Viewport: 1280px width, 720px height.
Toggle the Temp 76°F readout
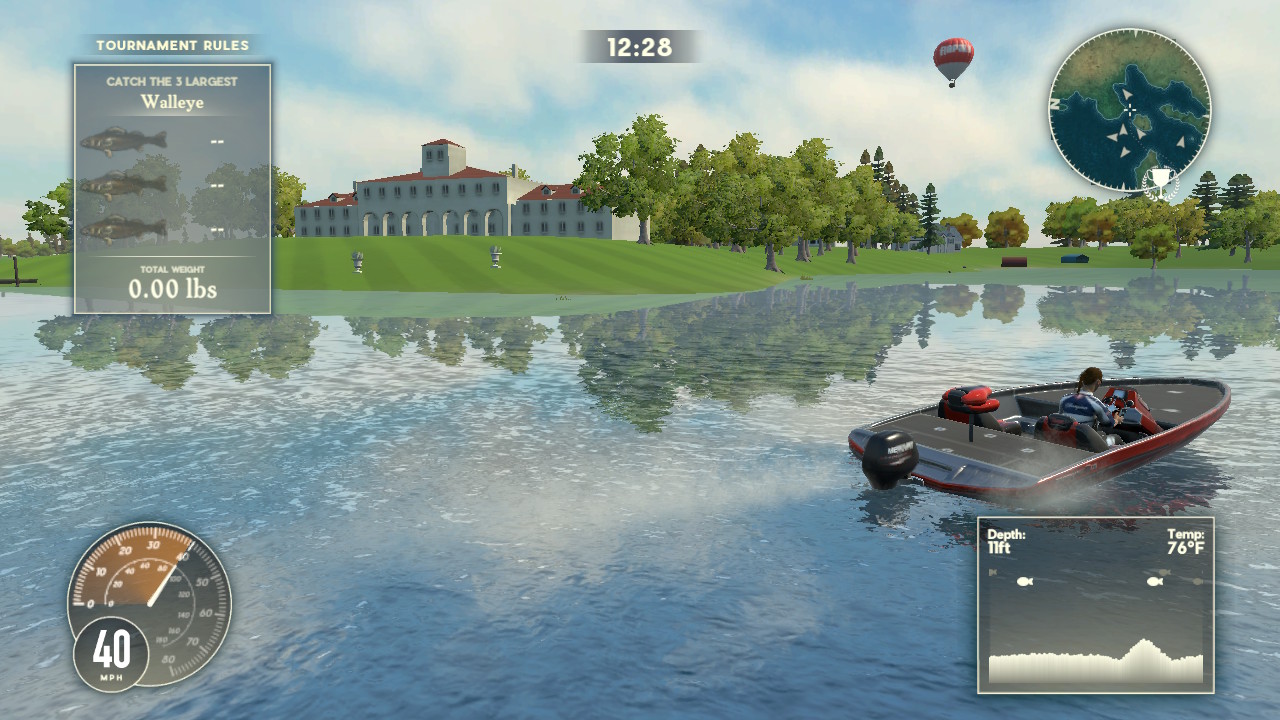tap(1186, 541)
